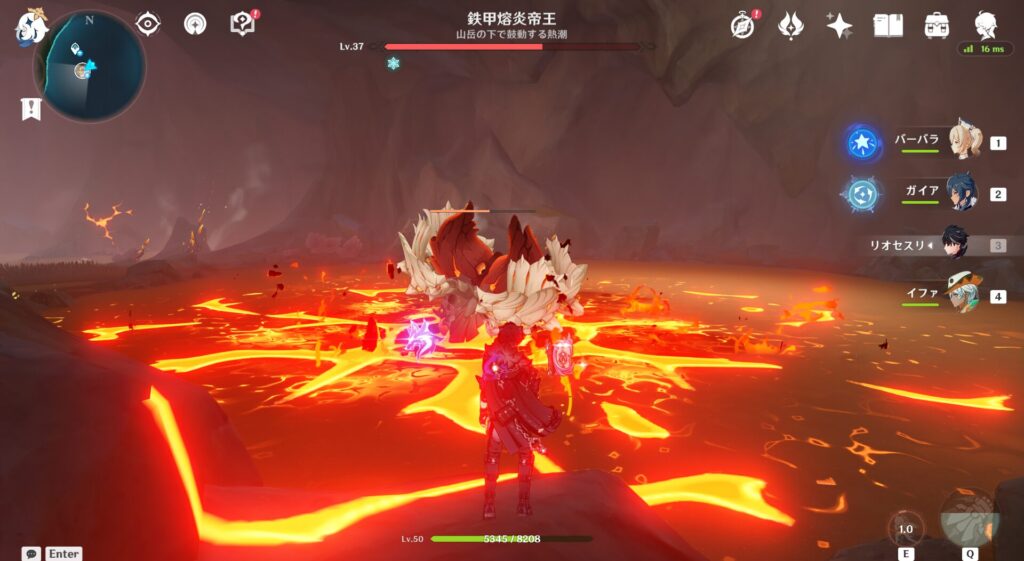Screen dimensions: 1024x561
Task: Open the compass events icon with red alert
Action: tap(743, 25)
